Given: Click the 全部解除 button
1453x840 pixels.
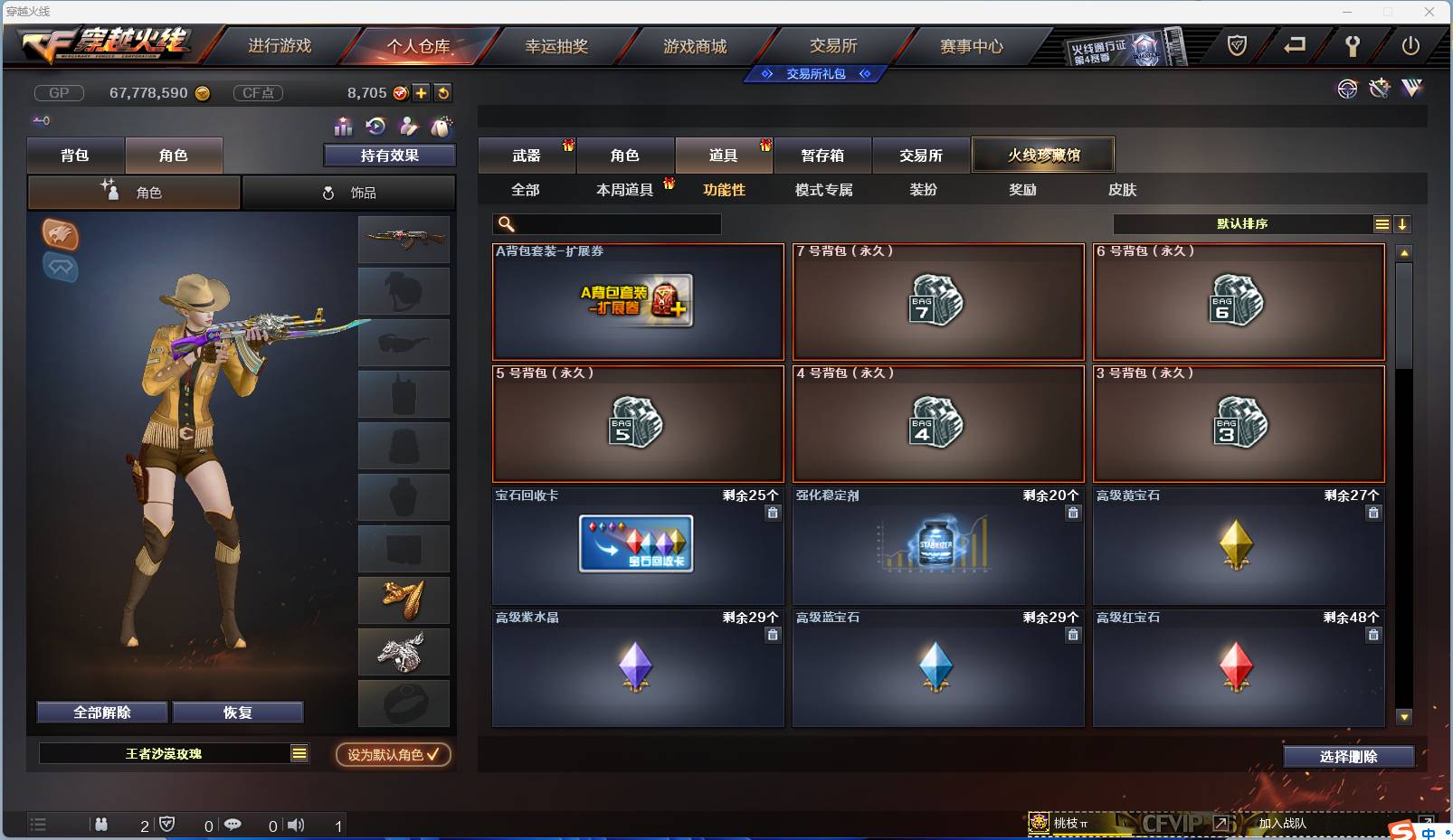Looking at the screenshot, I should click(x=102, y=712).
